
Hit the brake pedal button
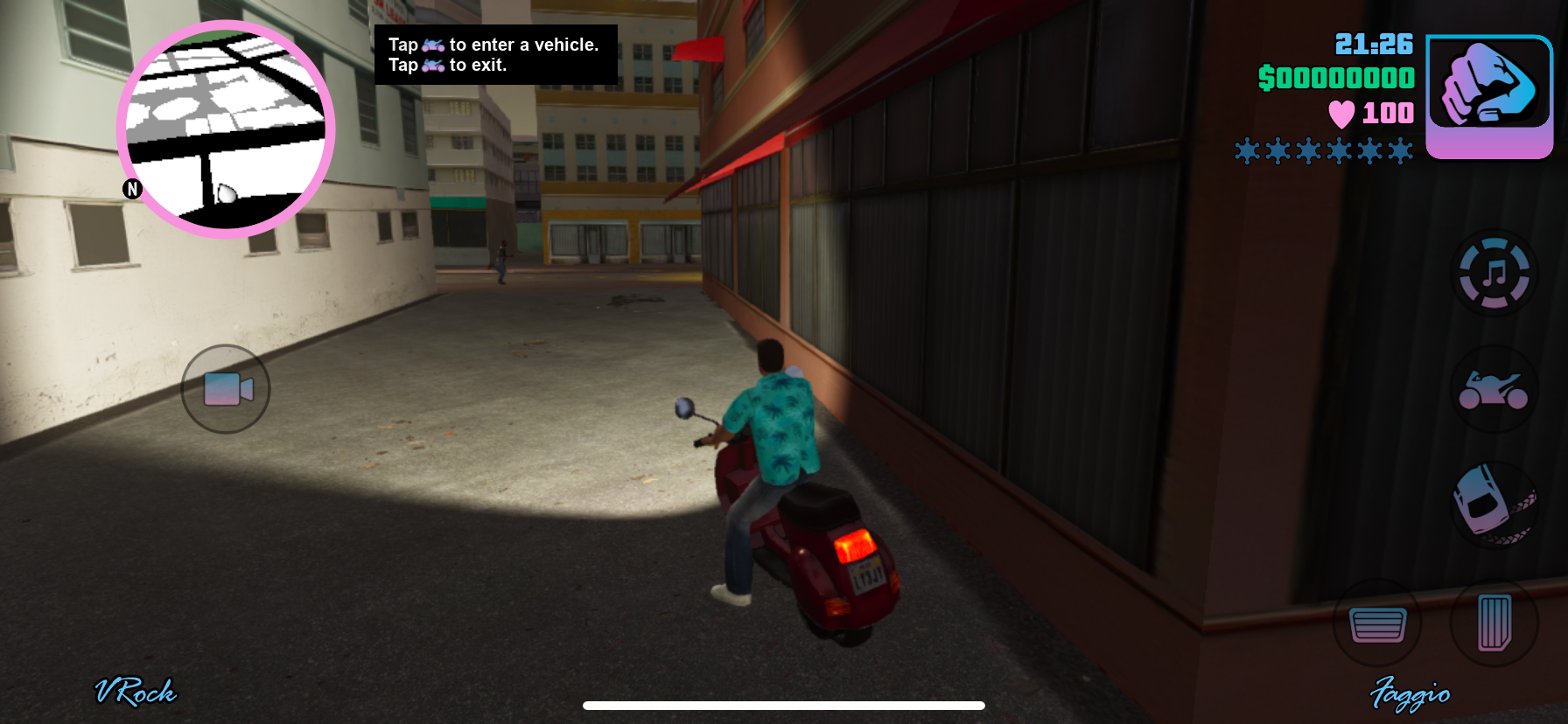[x=1377, y=623]
